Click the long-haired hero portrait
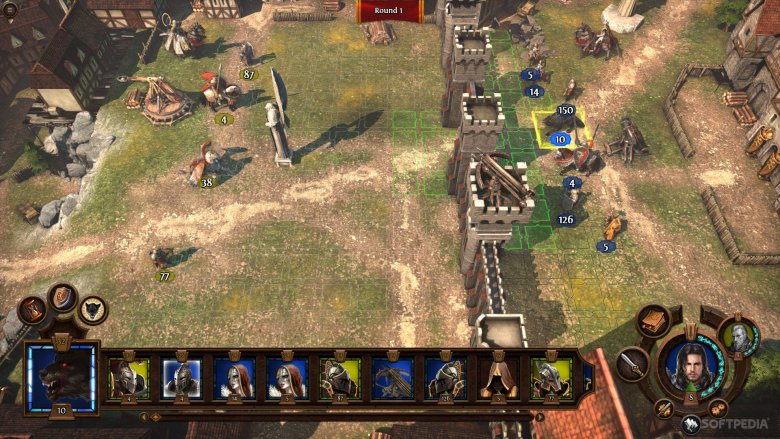 691,366
